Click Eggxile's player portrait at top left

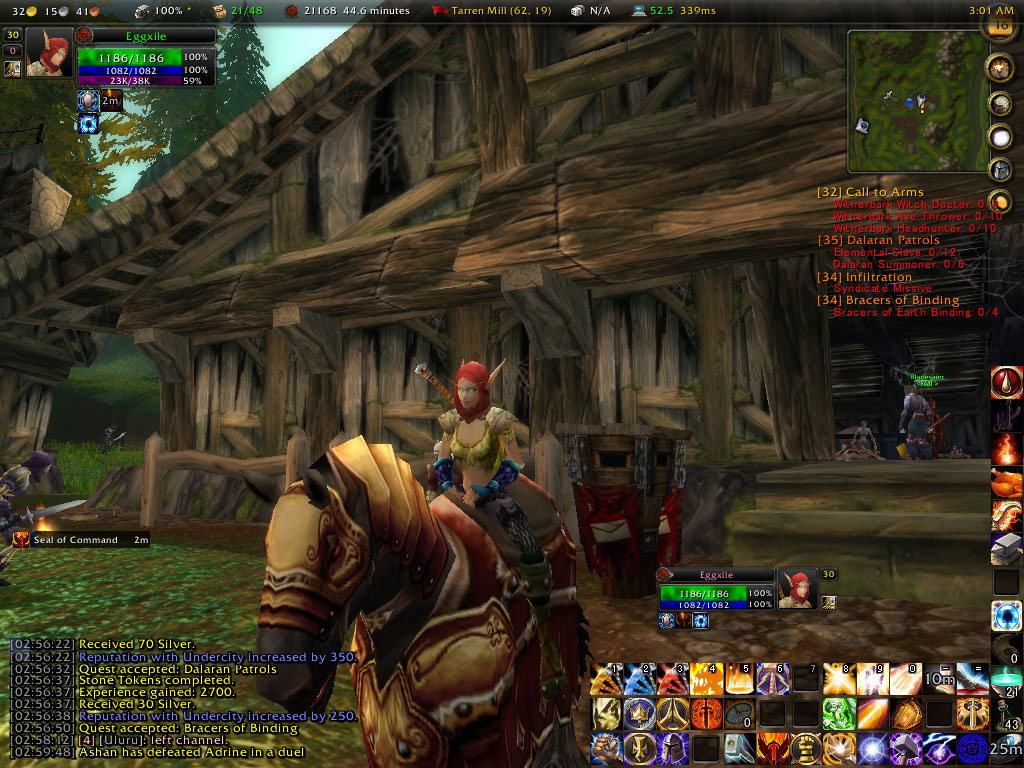point(49,52)
